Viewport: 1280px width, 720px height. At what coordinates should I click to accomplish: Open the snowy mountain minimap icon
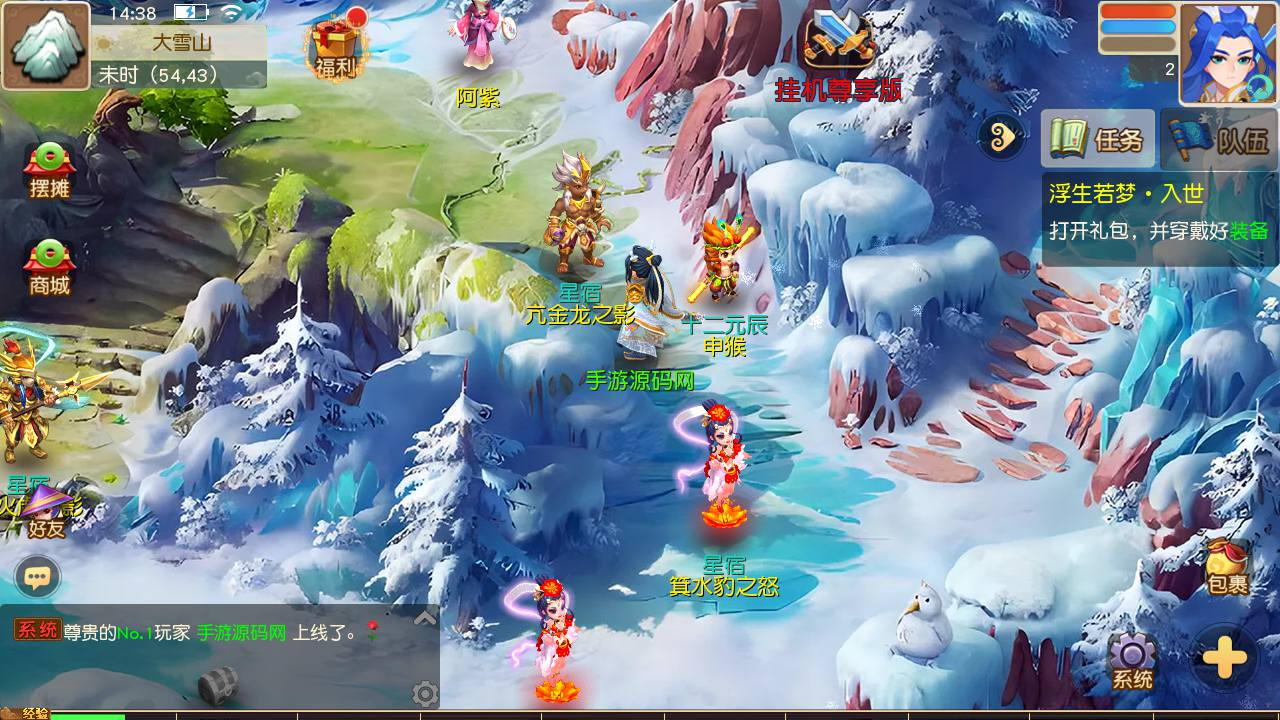coord(45,45)
